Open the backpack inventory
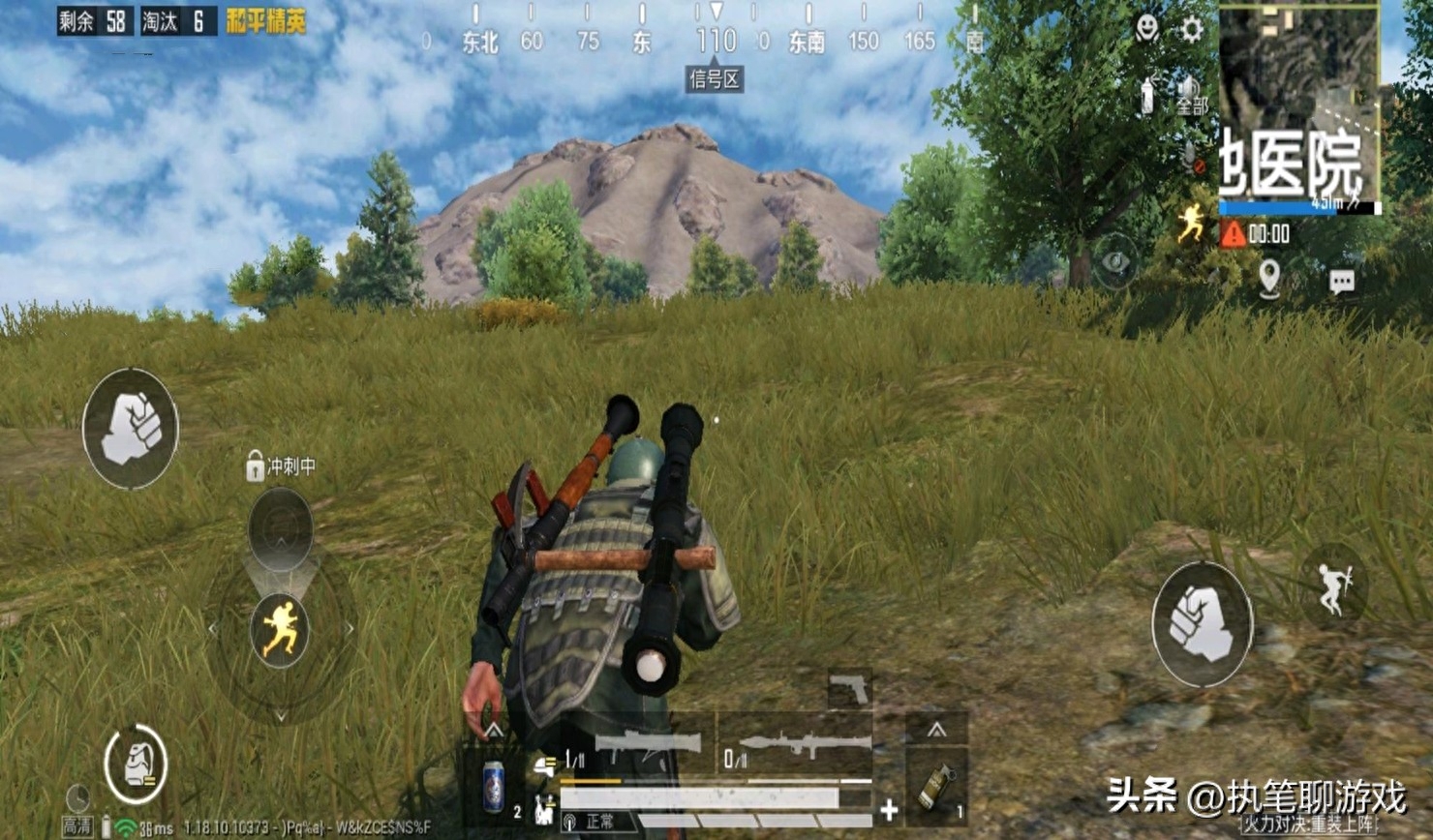Image resolution: width=1433 pixels, height=840 pixels. (x=136, y=765)
